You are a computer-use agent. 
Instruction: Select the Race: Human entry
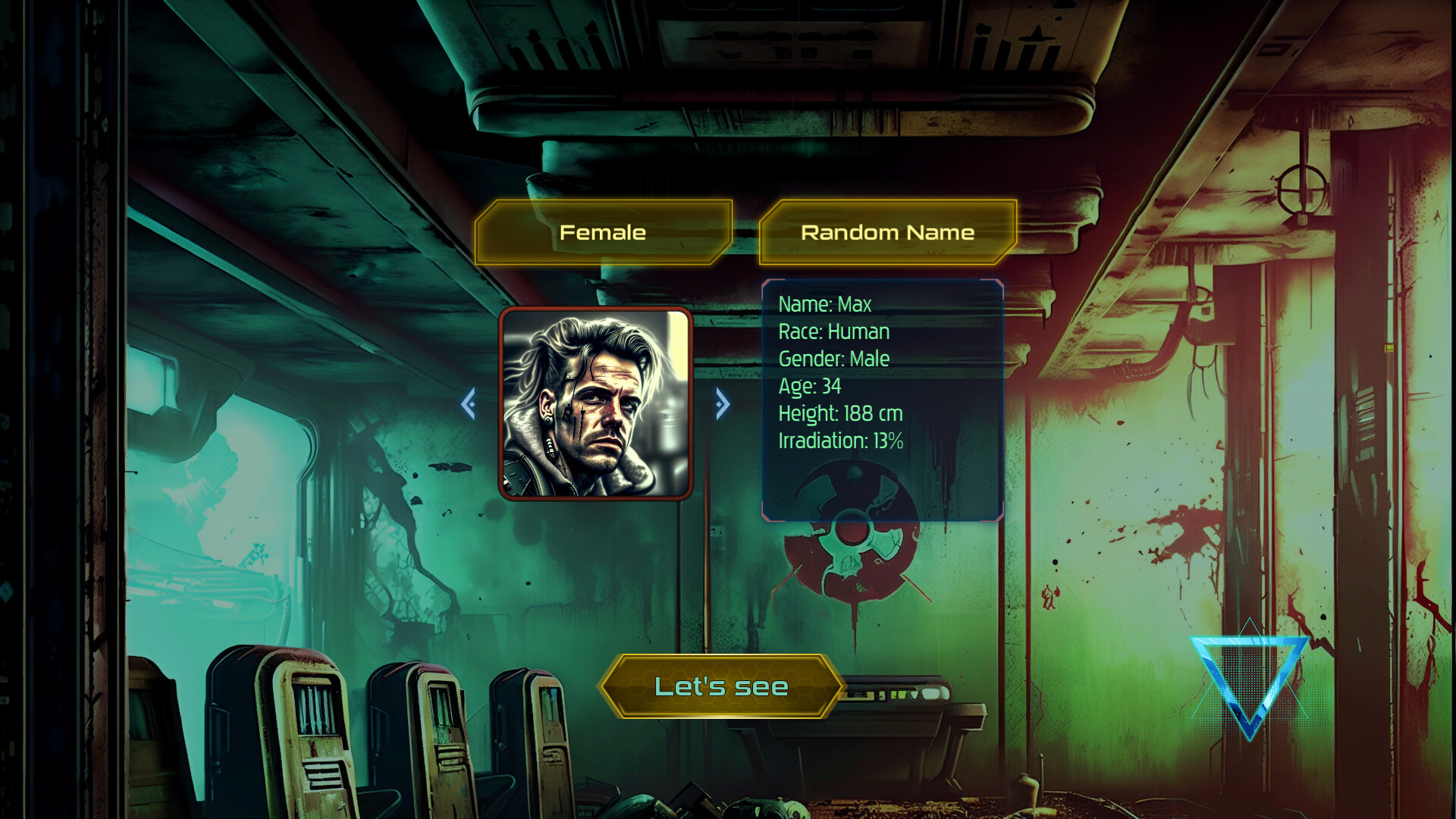click(833, 331)
